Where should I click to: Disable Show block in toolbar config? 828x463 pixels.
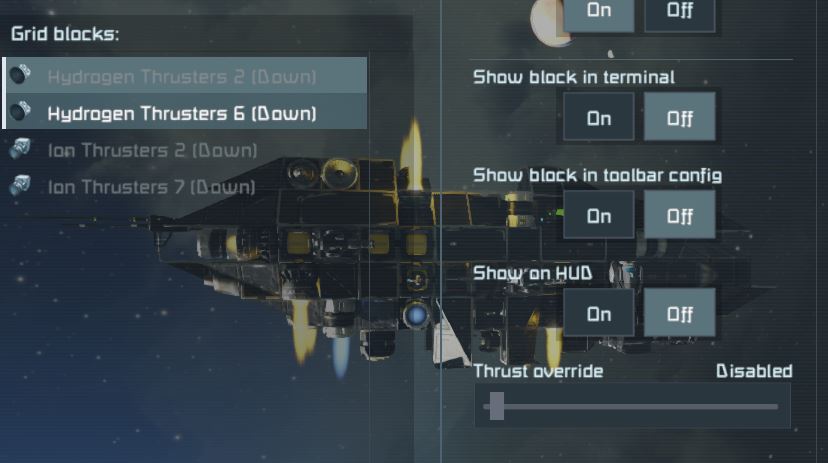pyautogui.click(x=679, y=215)
